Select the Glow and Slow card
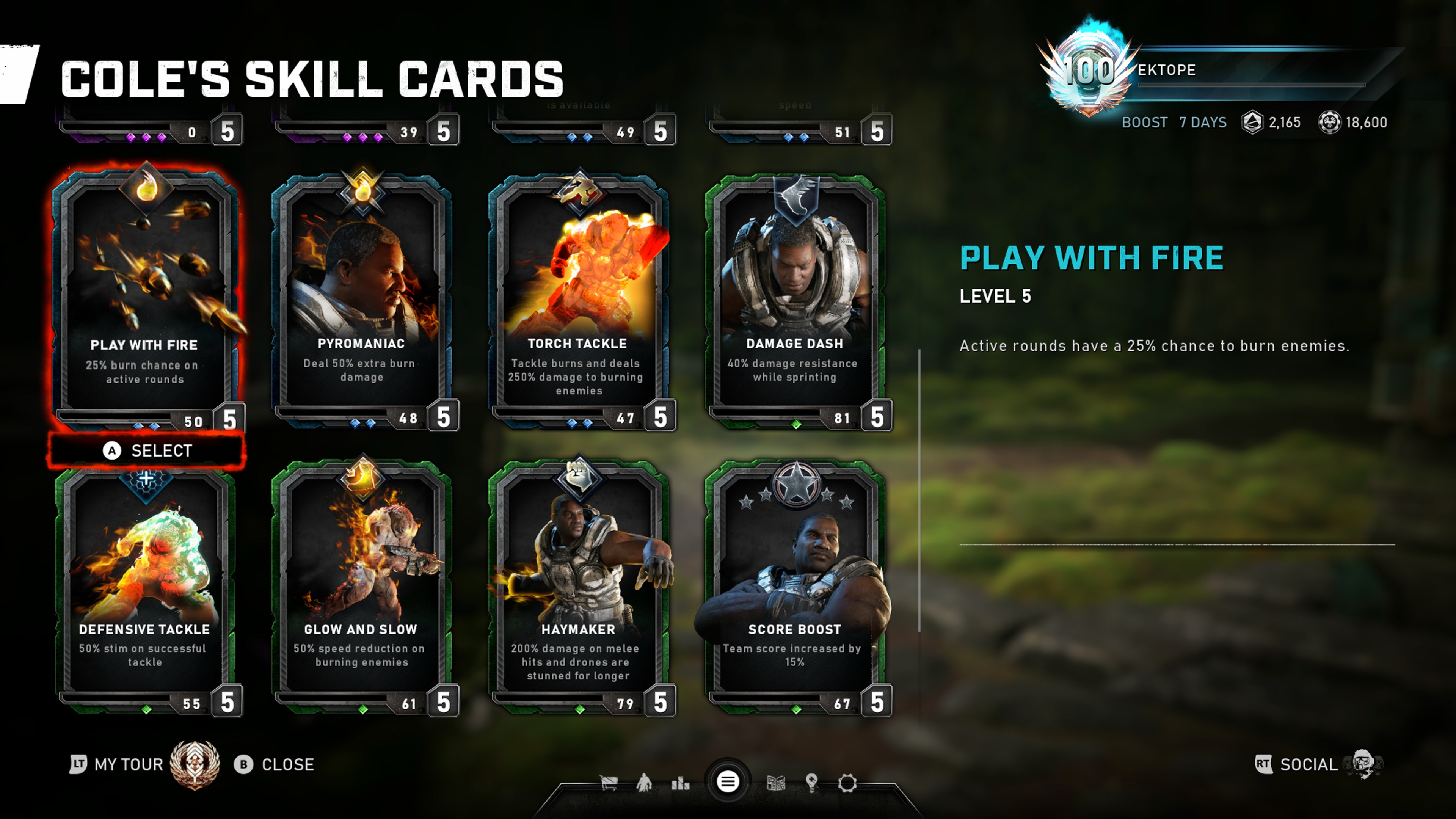Viewport: 1456px width, 819px height. coord(362,582)
